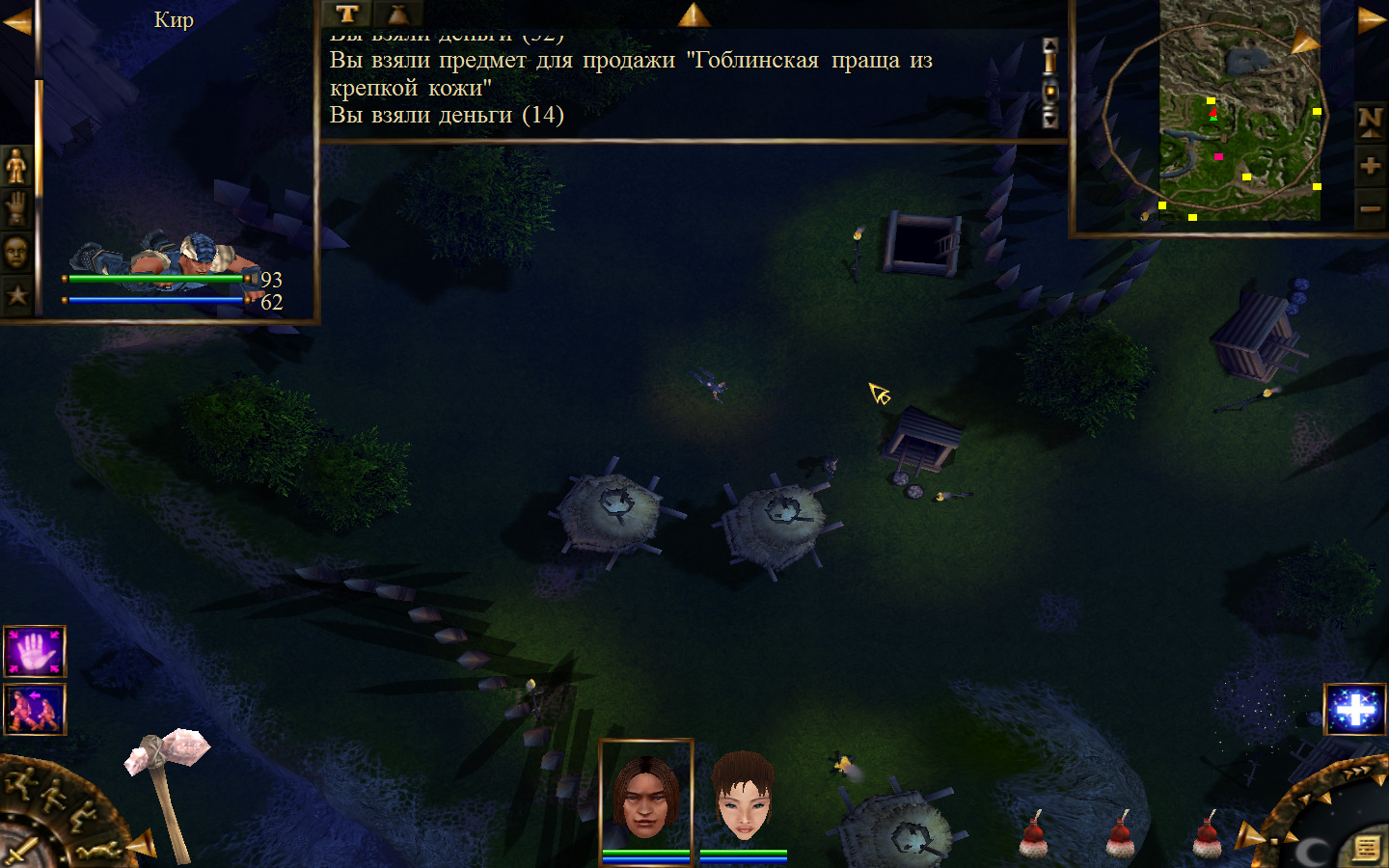This screenshot has height=868, width=1389.
Task: Toggle the minimap north N button
Action: click(x=1370, y=121)
